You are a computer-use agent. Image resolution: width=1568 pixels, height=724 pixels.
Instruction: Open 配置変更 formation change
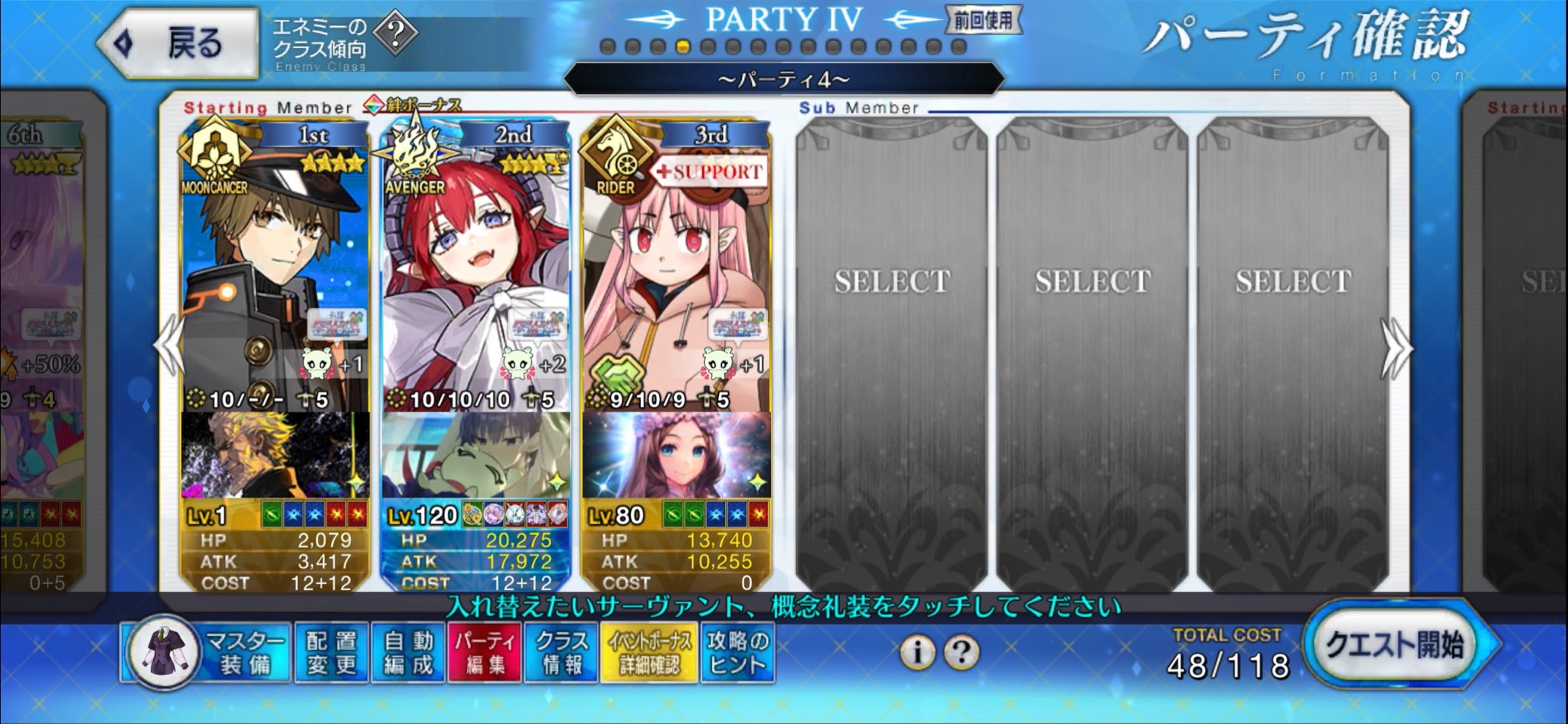coord(332,653)
